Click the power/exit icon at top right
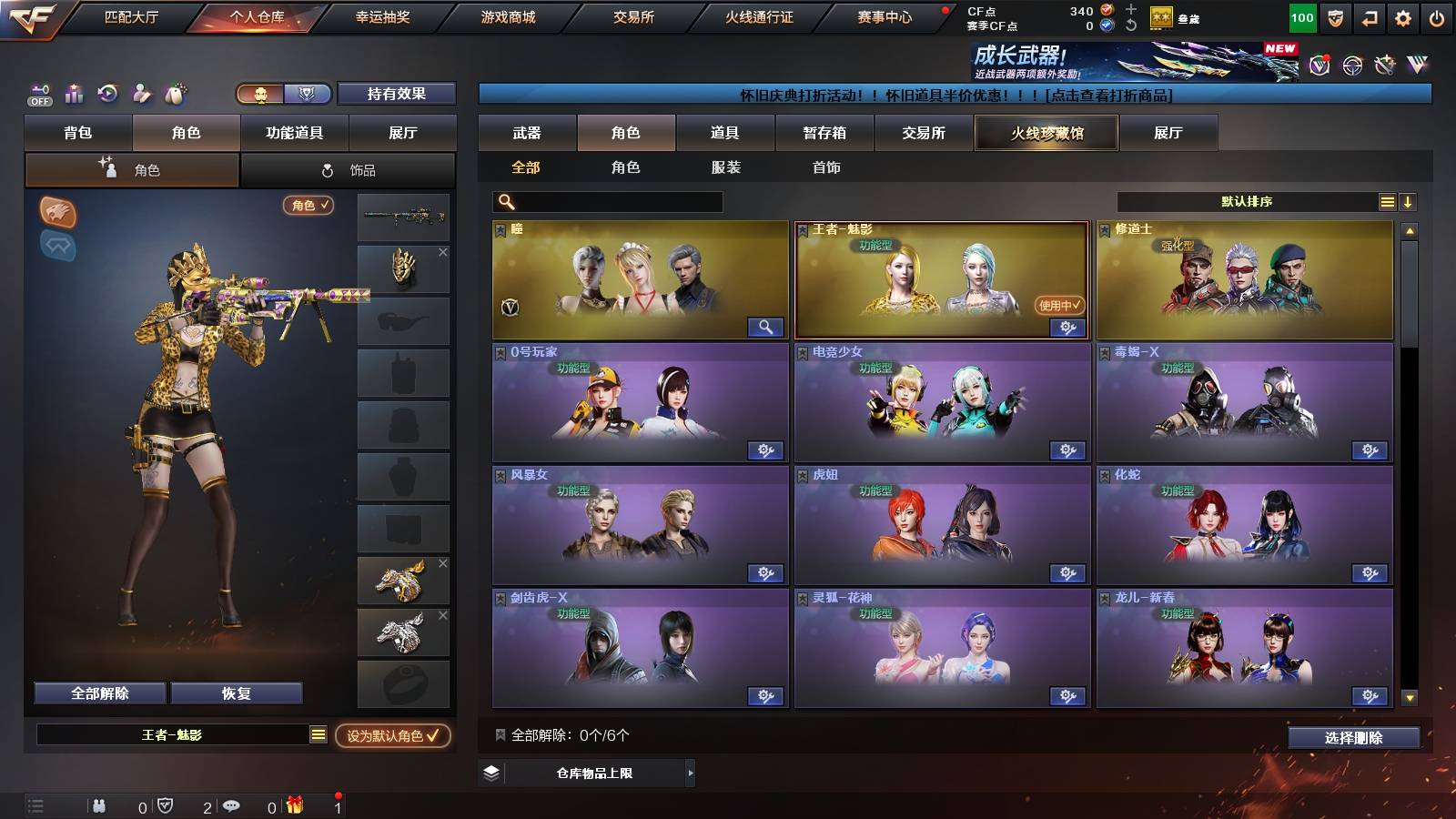This screenshot has height=819, width=1456. (1438, 17)
